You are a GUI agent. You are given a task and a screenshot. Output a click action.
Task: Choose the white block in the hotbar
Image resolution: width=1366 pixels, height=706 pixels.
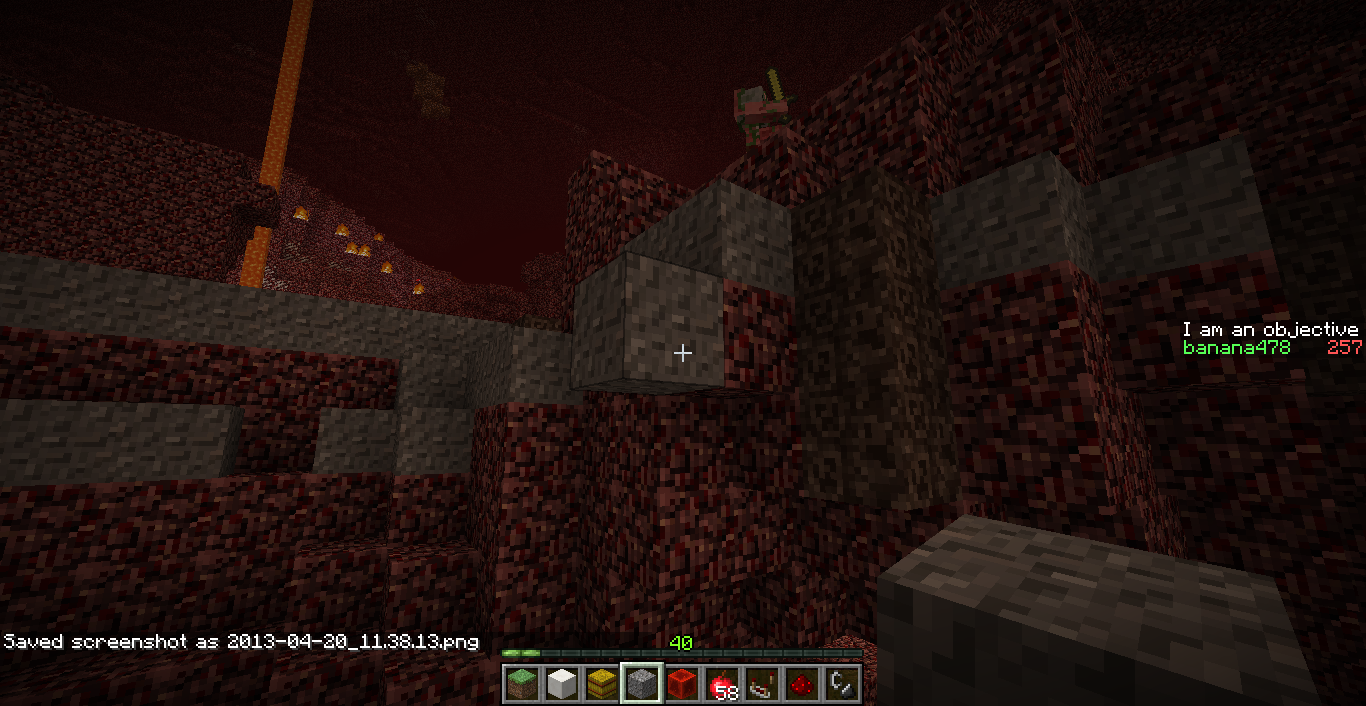(562, 684)
